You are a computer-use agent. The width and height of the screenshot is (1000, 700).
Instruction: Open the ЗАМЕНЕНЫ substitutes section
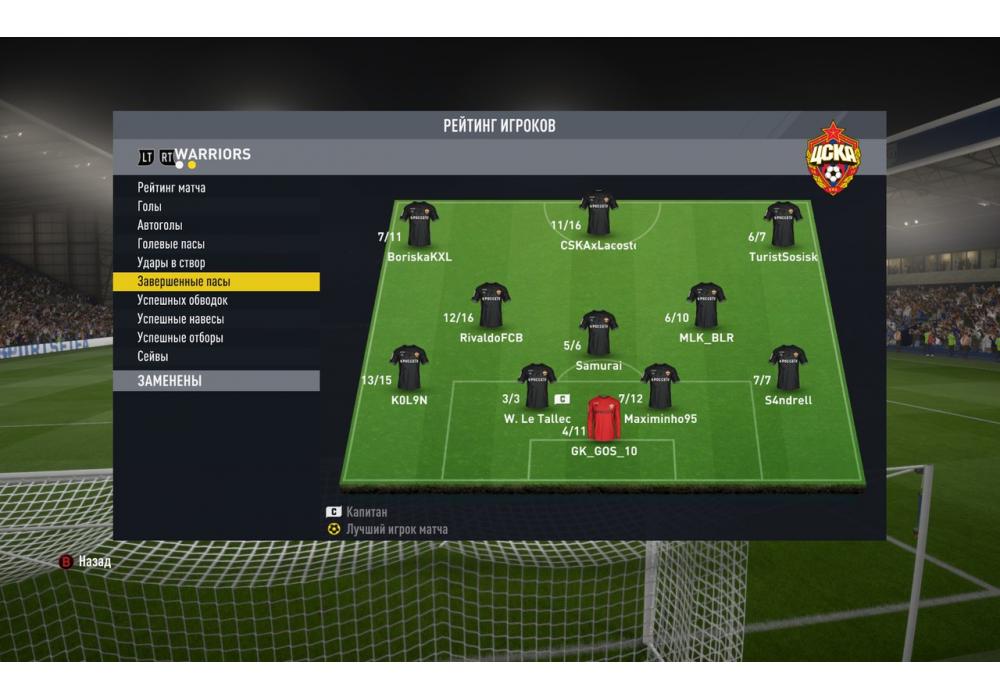click(170, 381)
